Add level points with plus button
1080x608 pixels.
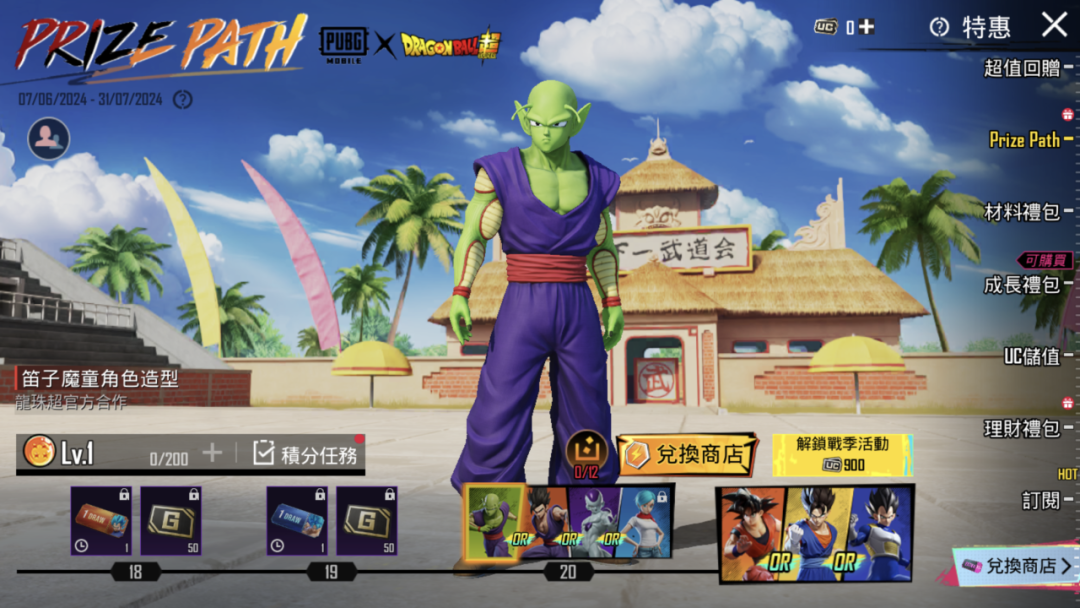(x=212, y=453)
